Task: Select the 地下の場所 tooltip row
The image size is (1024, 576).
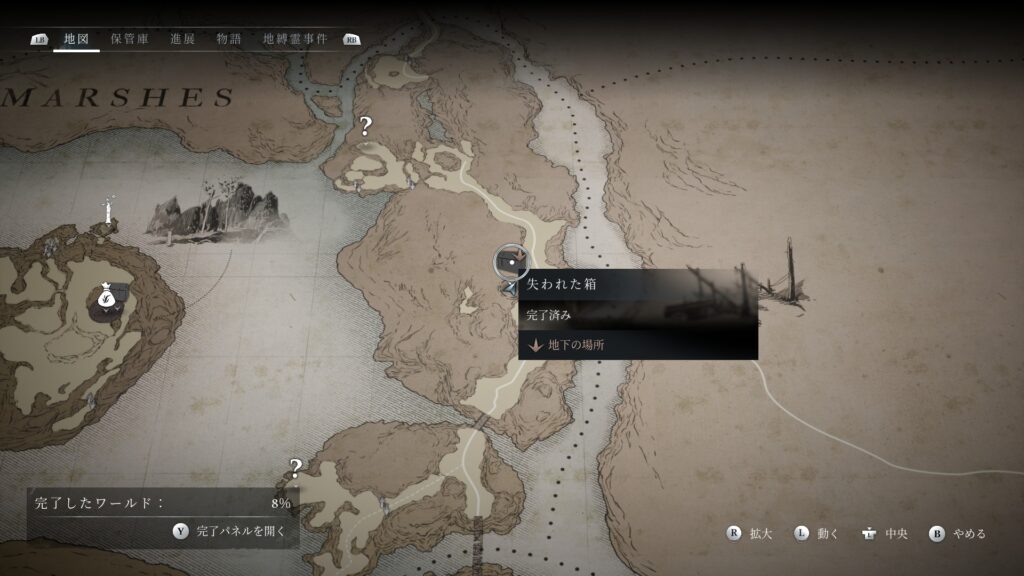Action: pyautogui.click(x=576, y=345)
